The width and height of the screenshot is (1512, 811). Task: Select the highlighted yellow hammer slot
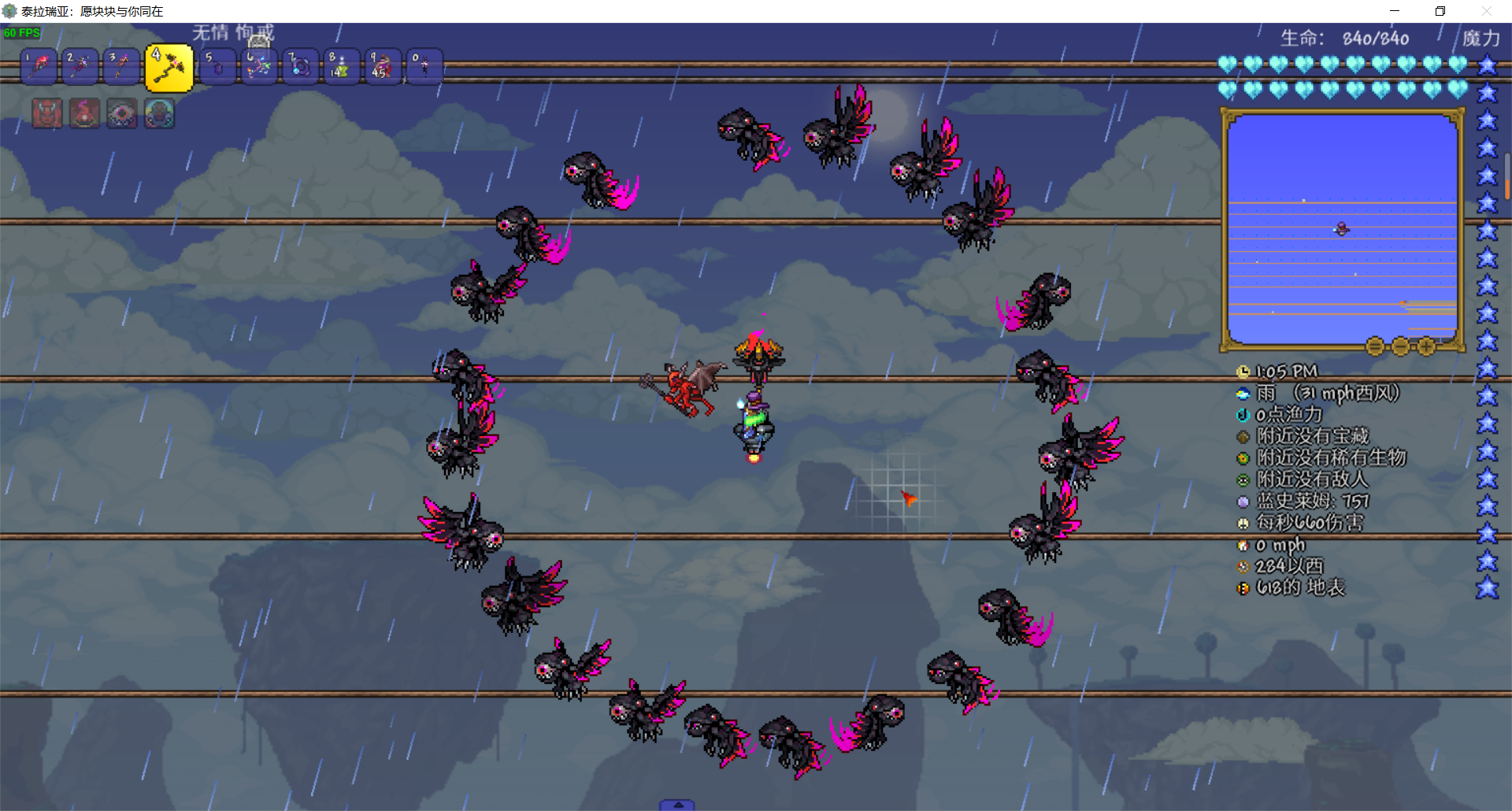tap(169, 69)
